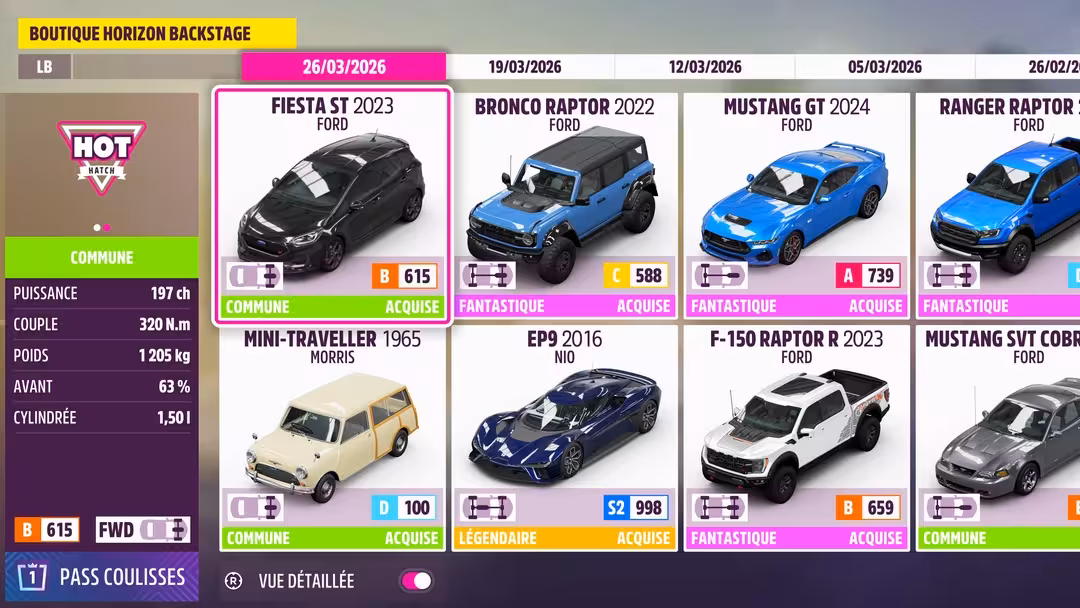Image resolution: width=1080 pixels, height=608 pixels.
Task: Show the 12/03/2026 date tab
Action: (705, 67)
